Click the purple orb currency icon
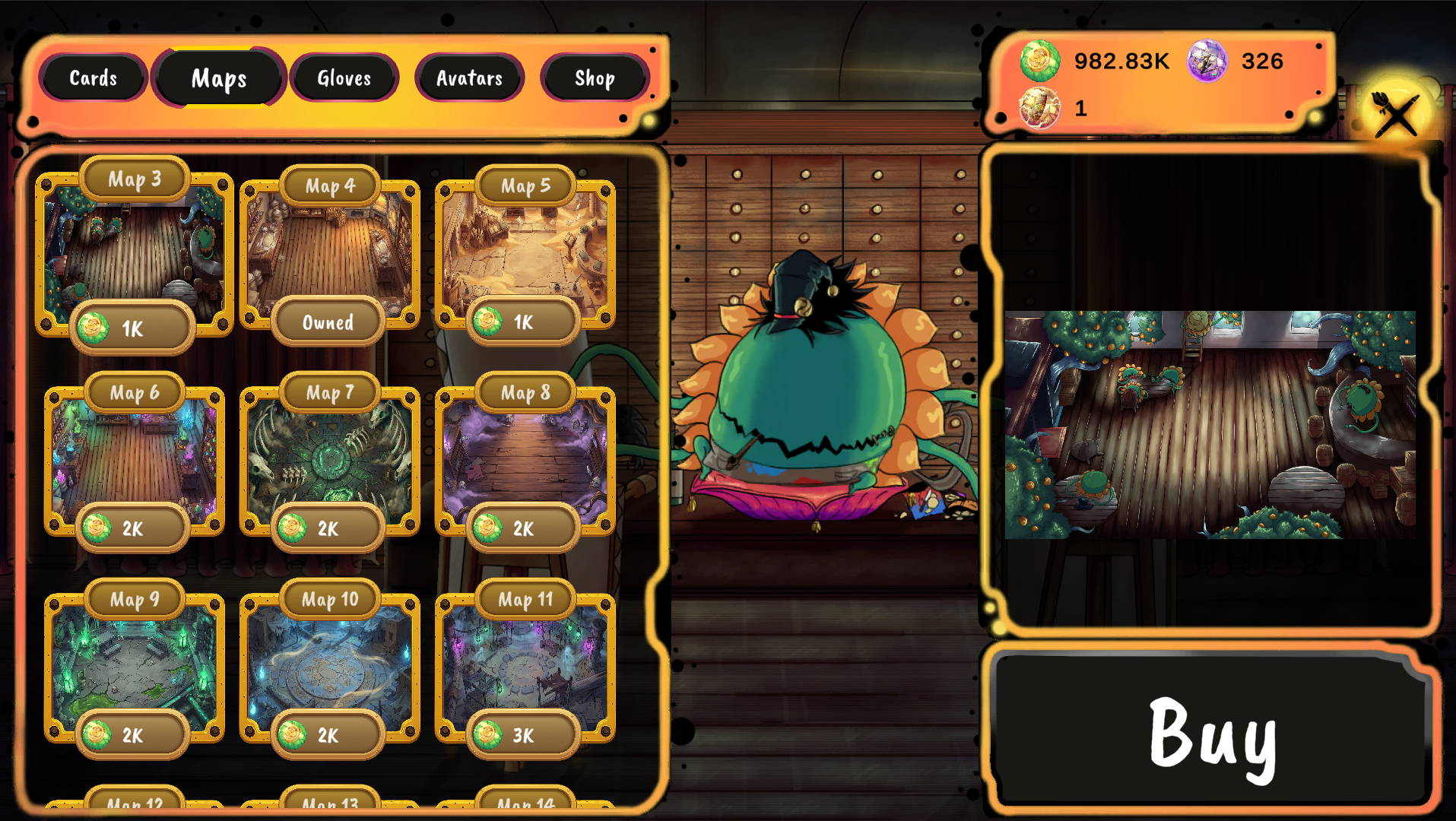Screen dimensions: 1456x821 pos(1207,62)
